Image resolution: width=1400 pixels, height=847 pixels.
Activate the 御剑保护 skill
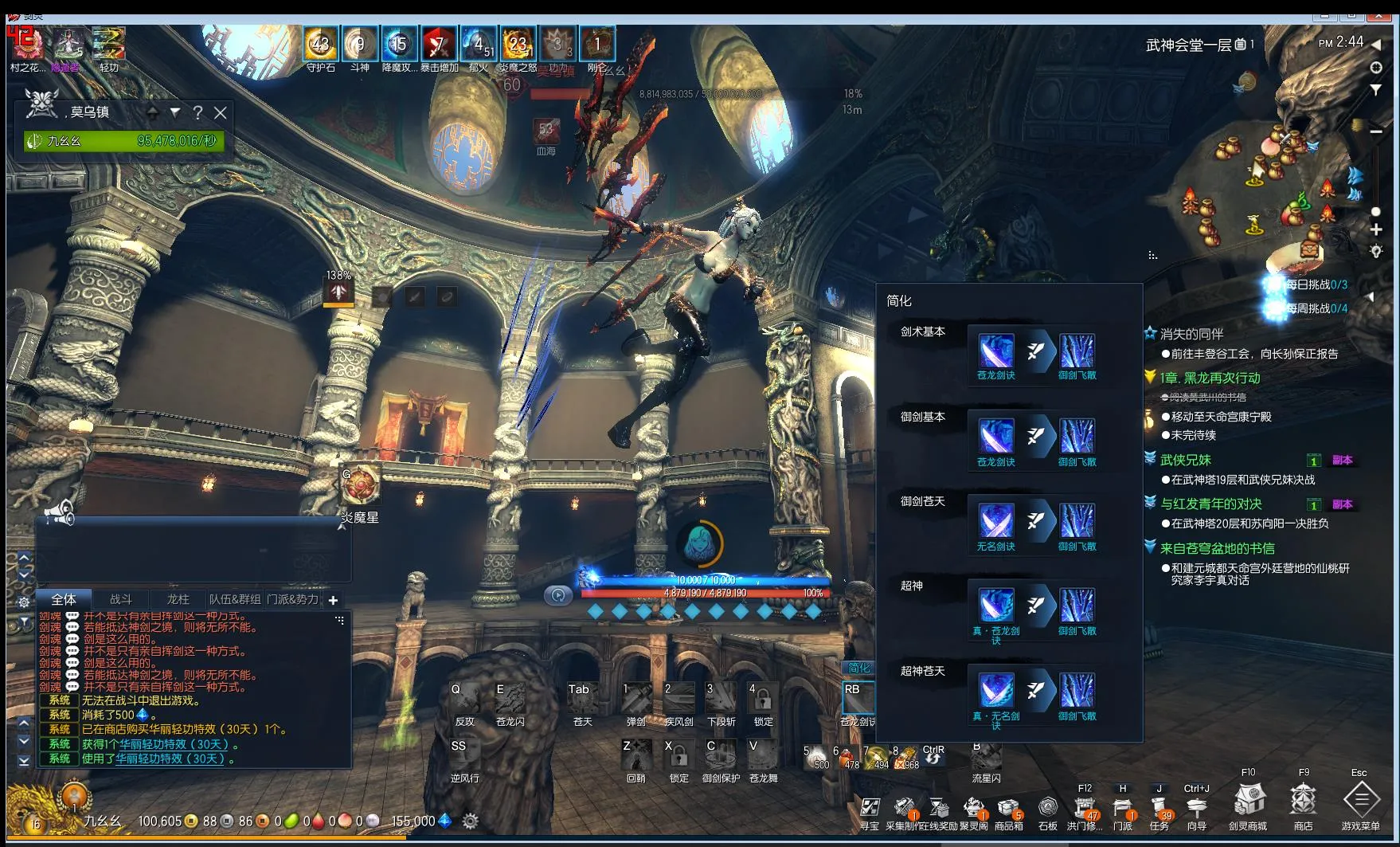click(721, 755)
